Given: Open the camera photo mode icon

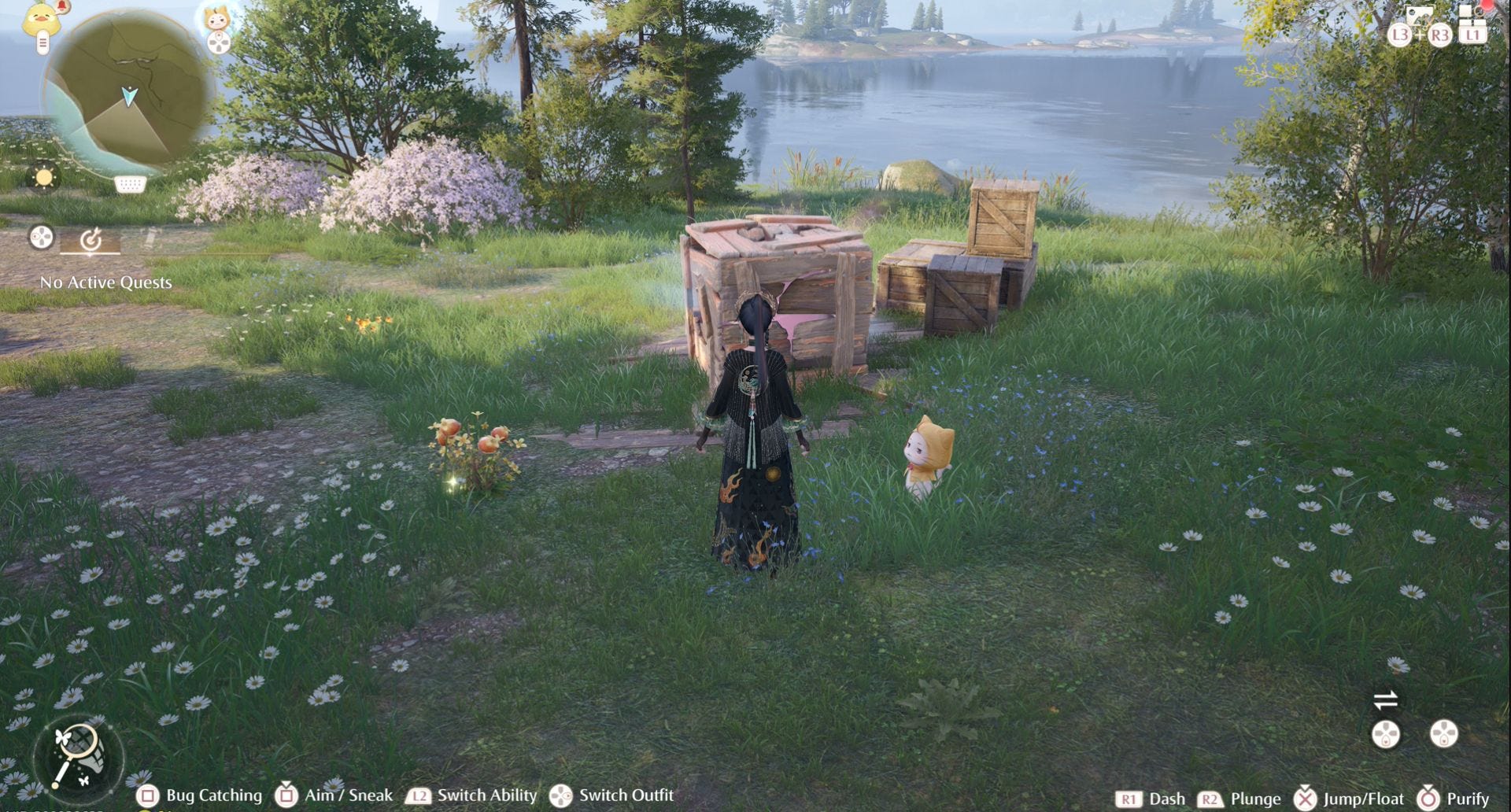Looking at the screenshot, I should tap(1419, 16).
